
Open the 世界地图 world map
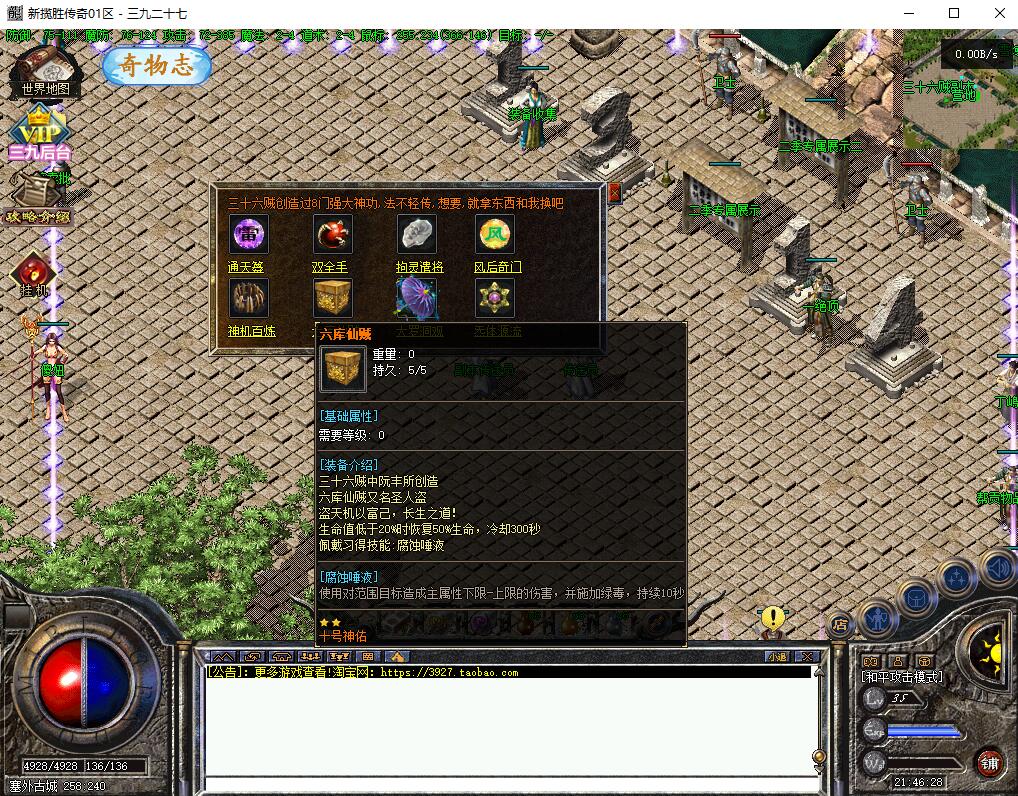pyautogui.click(x=44, y=70)
